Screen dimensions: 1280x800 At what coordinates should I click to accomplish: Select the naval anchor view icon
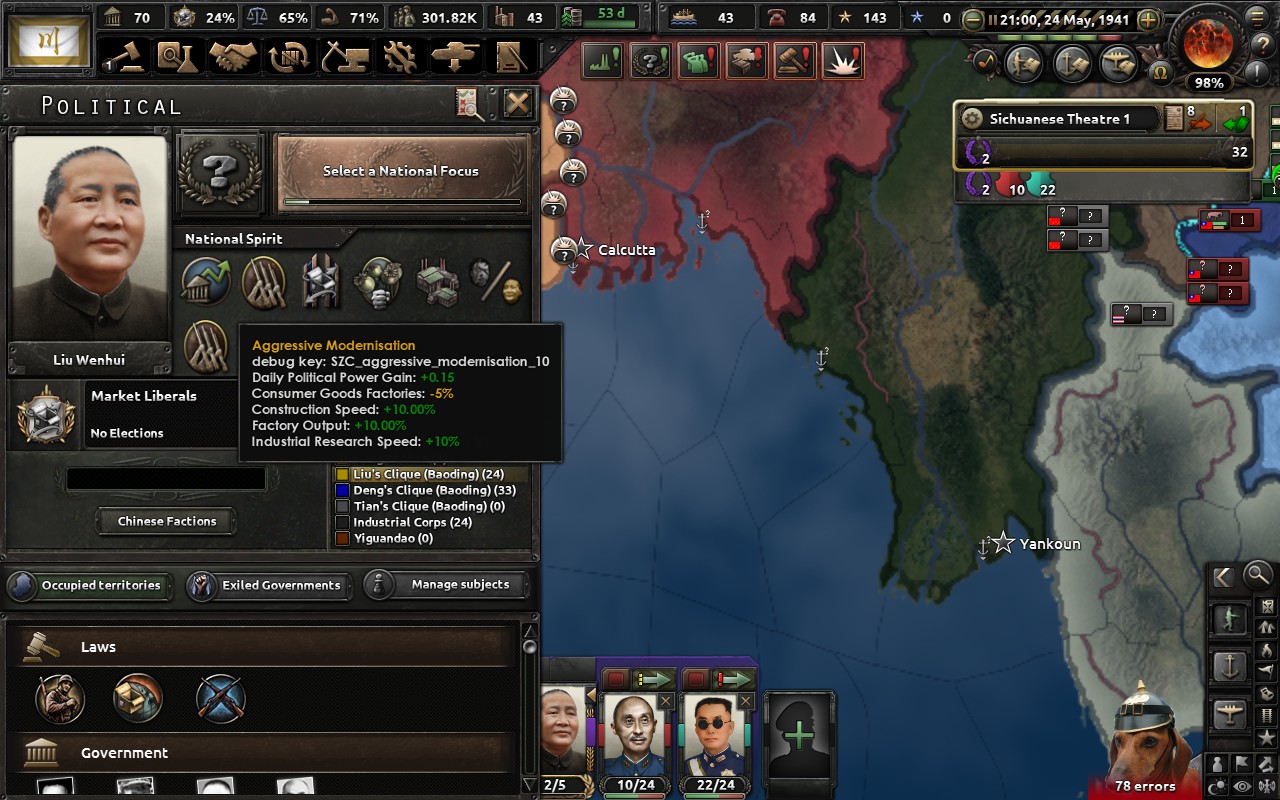pos(1231,668)
